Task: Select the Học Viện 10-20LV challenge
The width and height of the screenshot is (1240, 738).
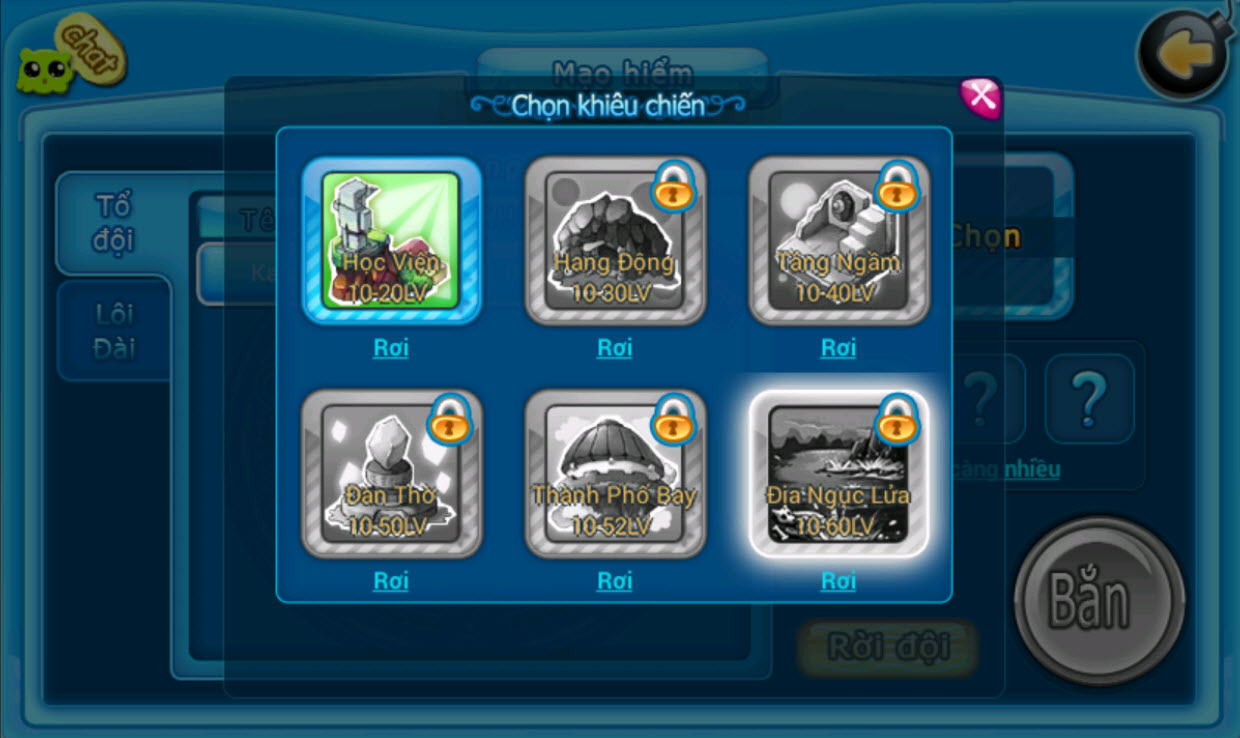Action: 391,240
